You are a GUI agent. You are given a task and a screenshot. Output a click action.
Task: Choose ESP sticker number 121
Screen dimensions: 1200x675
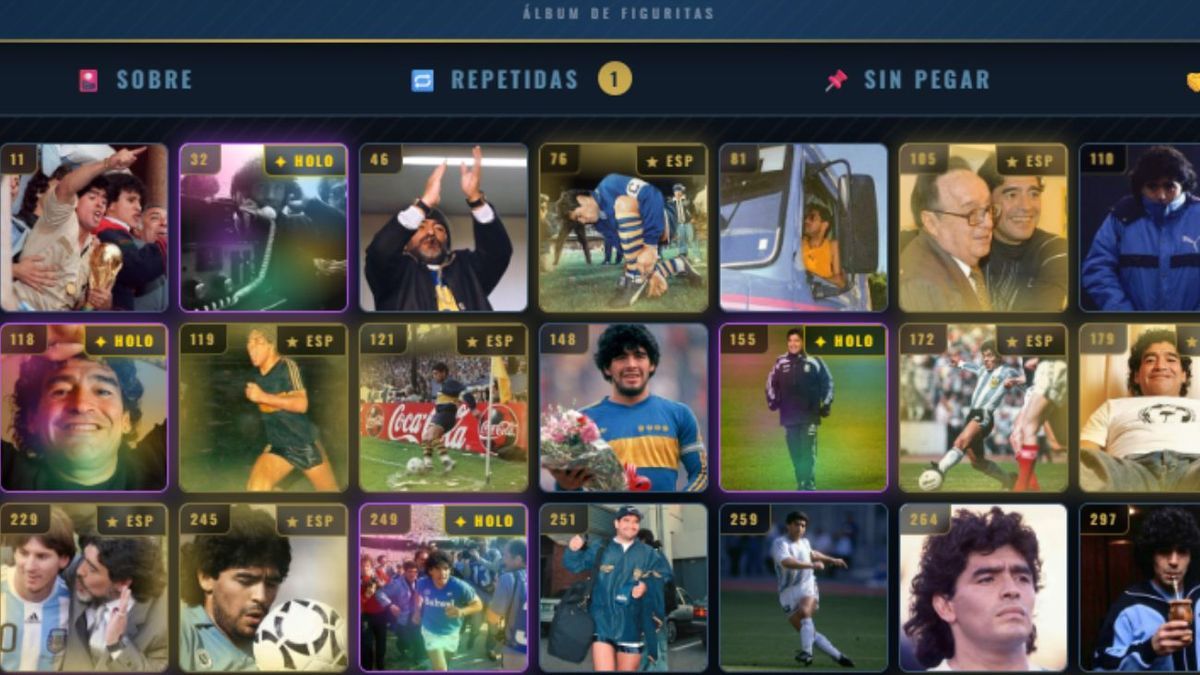(x=444, y=408)
